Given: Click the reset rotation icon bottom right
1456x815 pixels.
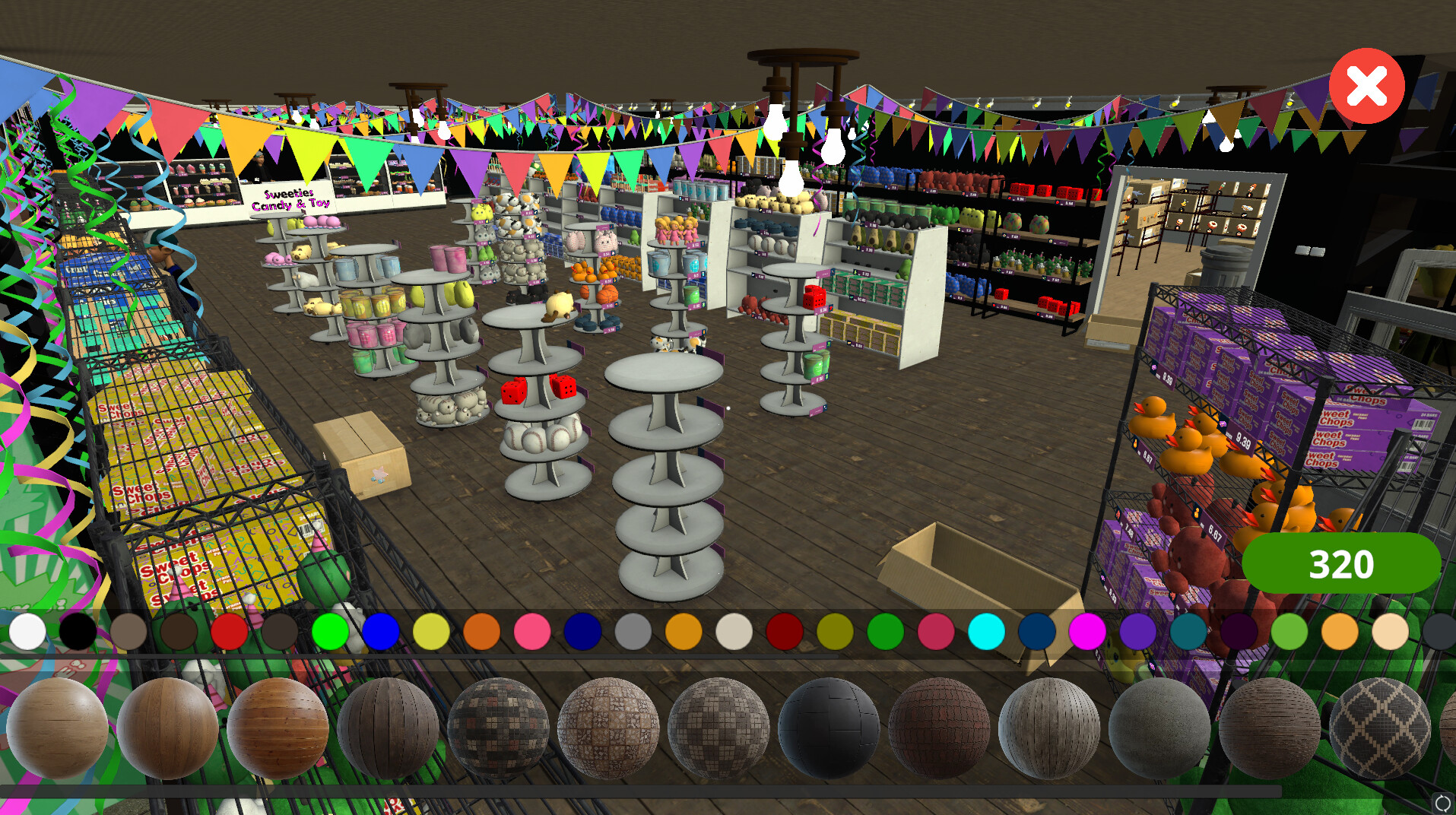Looking at the screenshot, I should (1444, 801).
